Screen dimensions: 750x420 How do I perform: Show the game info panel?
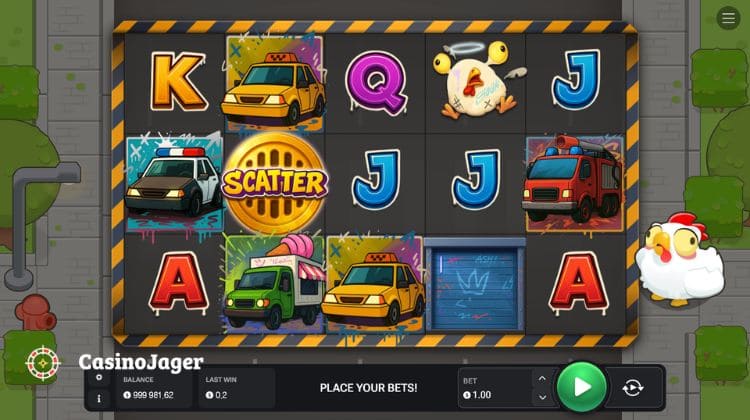pyautogui.click(x=98, y=397)
